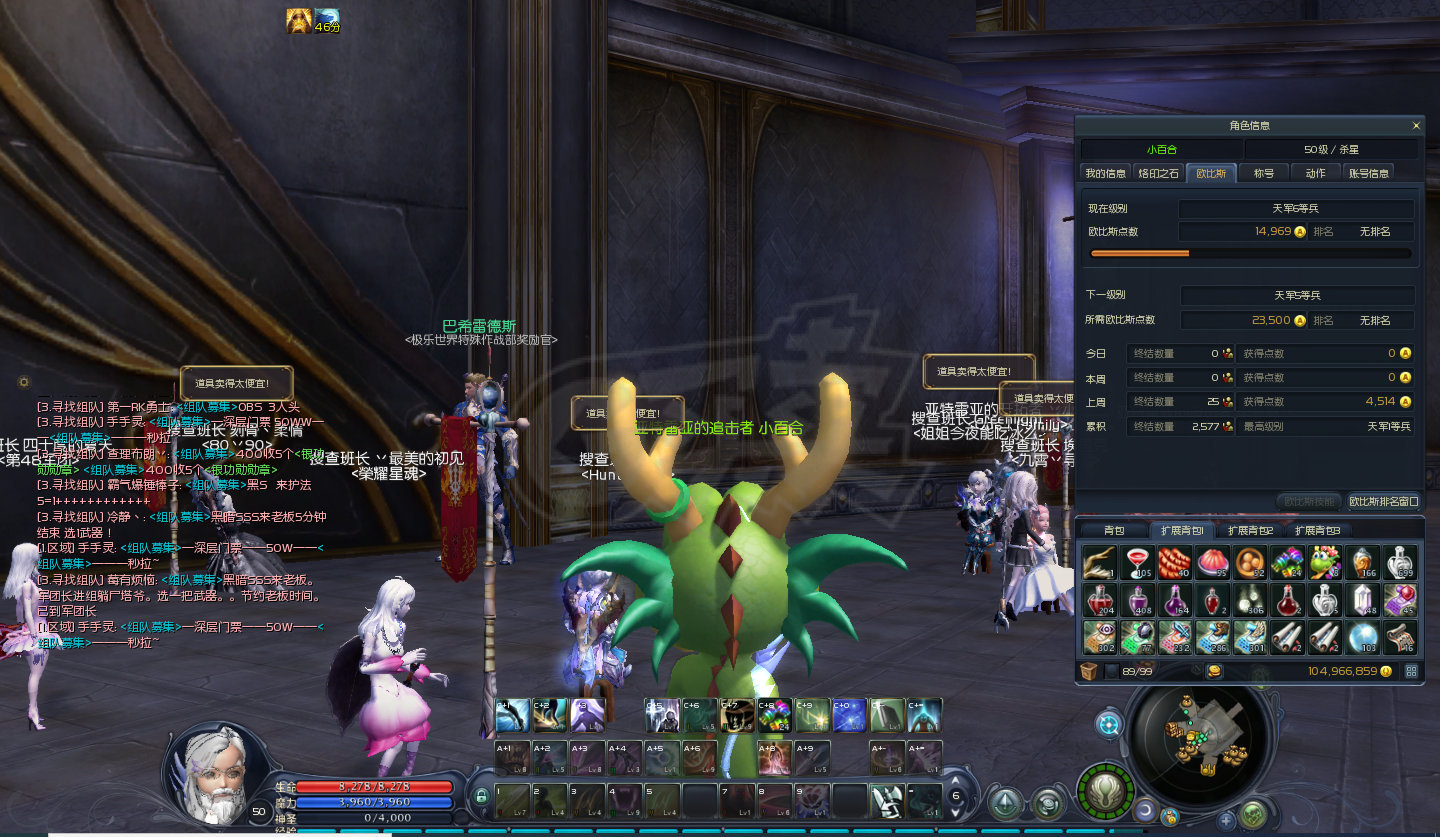
Task: Open the 扩展背包2 inventory tab
Action: [x=1250, y=530]
